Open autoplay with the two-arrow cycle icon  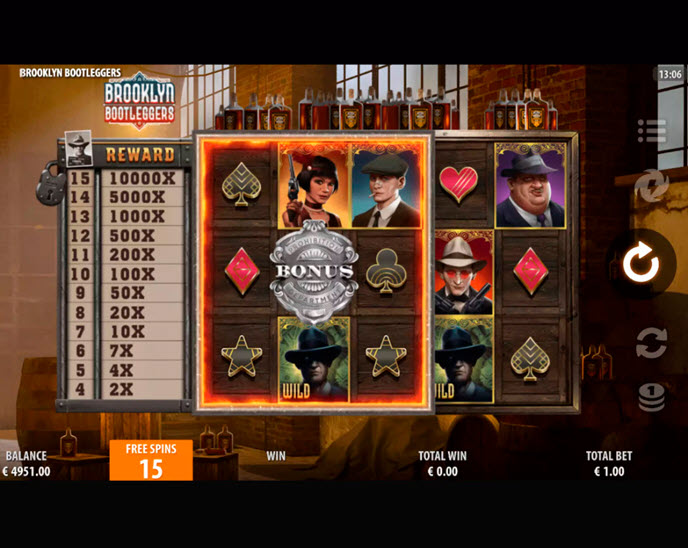651,343
